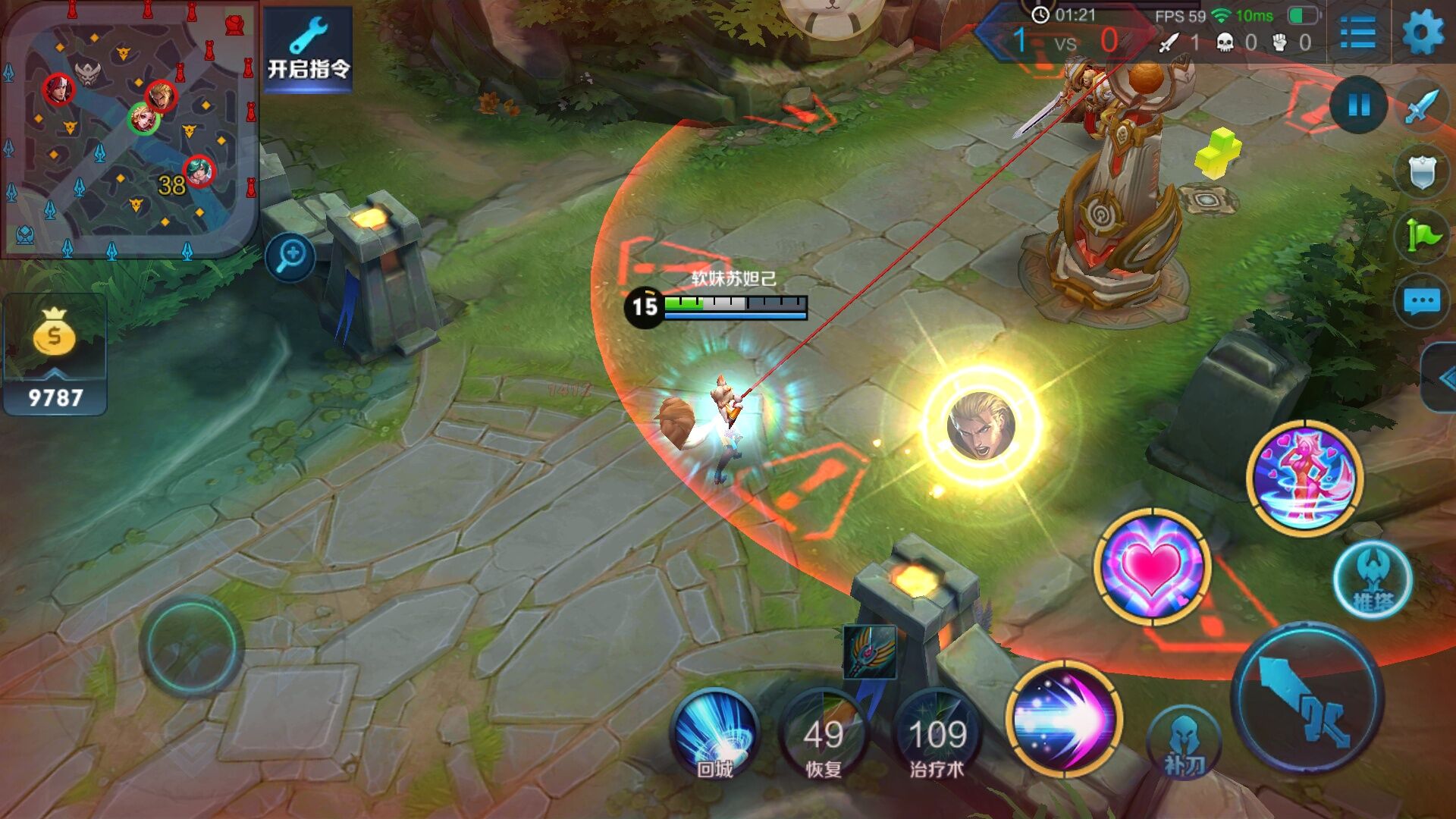Open the gold shop showing 9787
This screenshot has height=819, width=1456.
point(55,356)
